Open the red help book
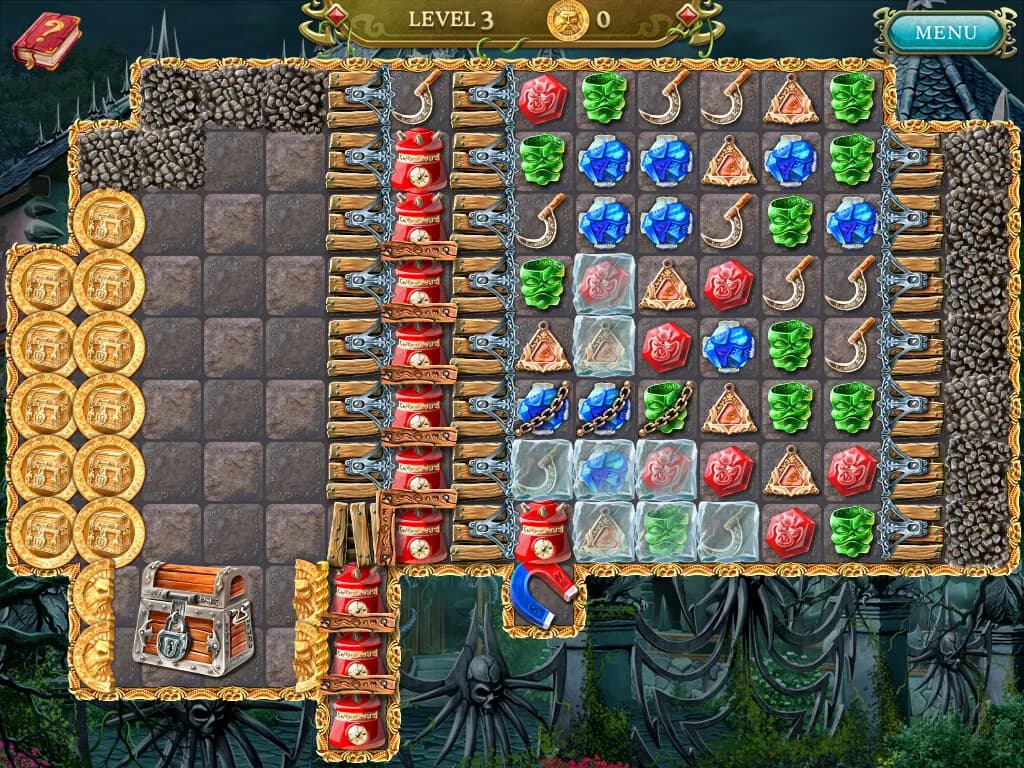1024x768 pixels. coord(46,41)
